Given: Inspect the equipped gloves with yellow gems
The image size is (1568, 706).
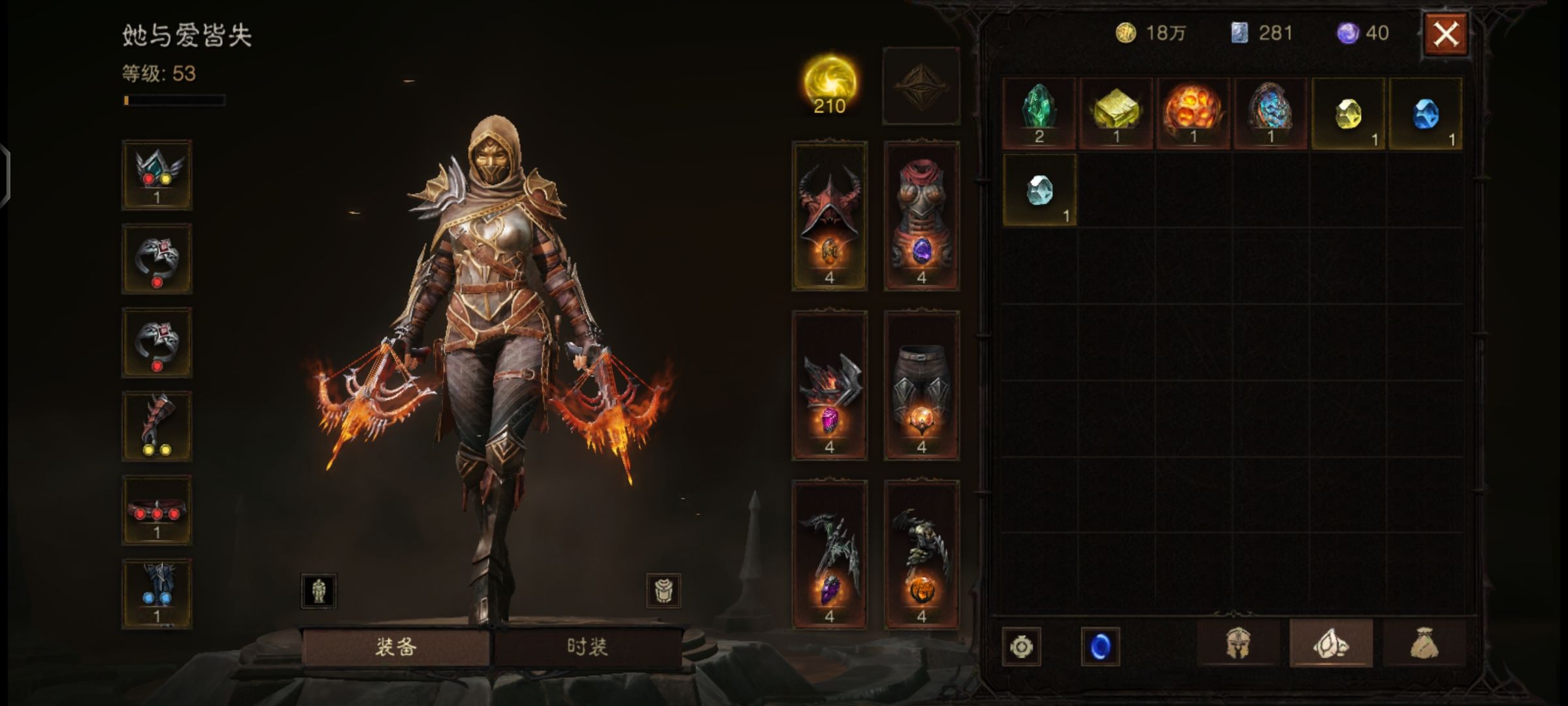Looking at the screenshot, I should [157, 426].
